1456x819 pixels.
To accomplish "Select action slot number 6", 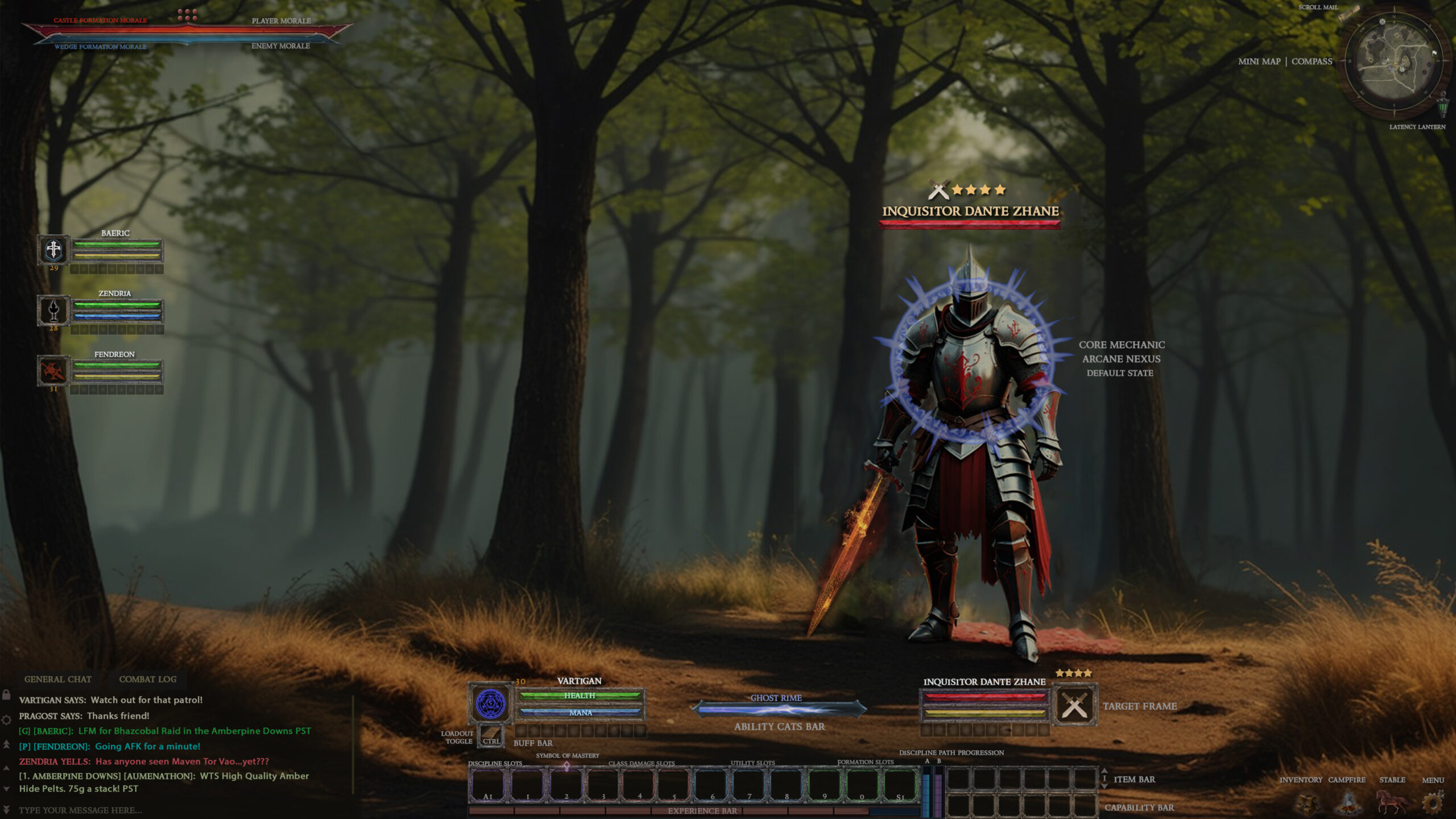I will [712, 785].
